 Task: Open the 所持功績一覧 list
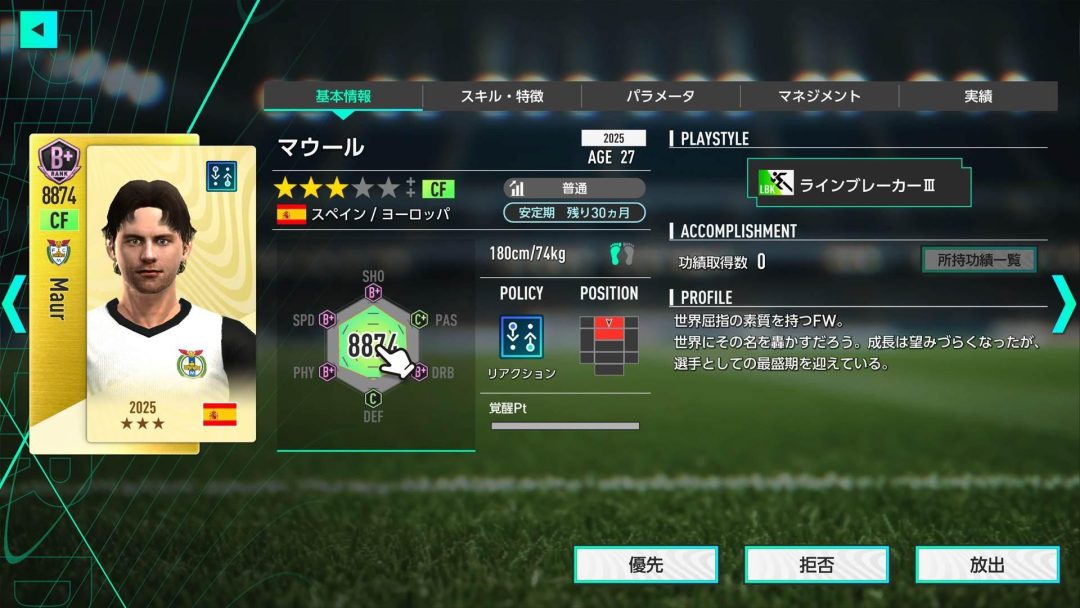978,260
